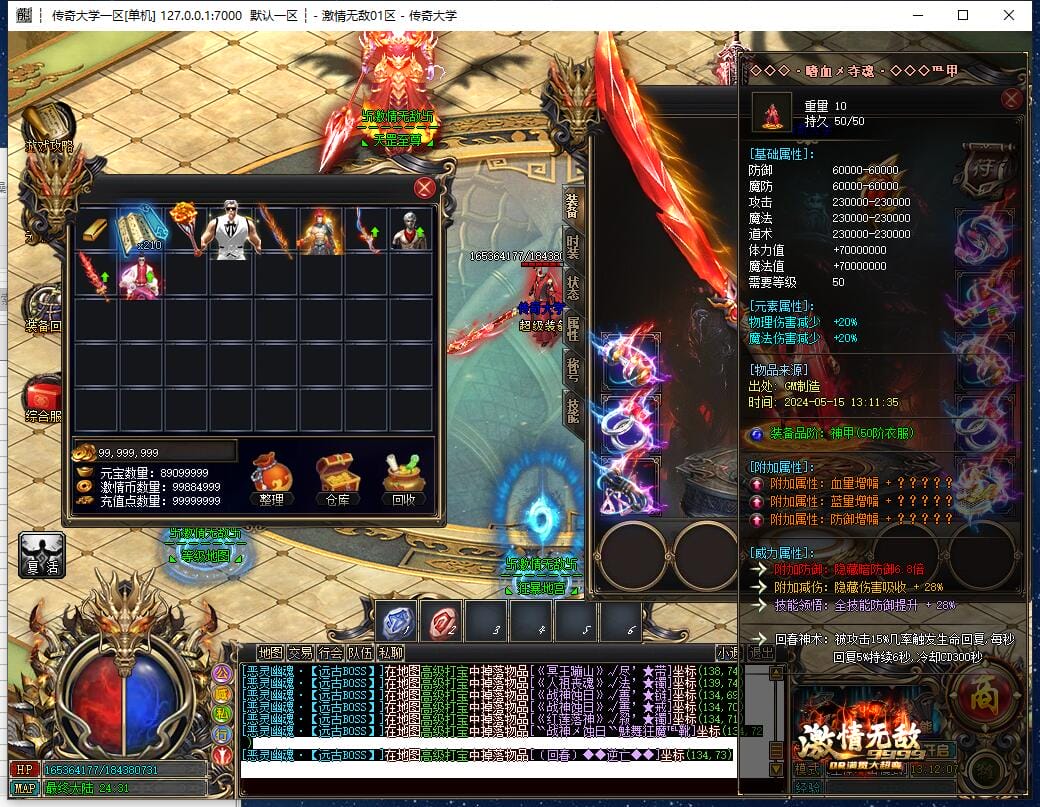The image size is (1040, 807).
Task: Select the gold bar item in bag
Action: coord(96,230)
